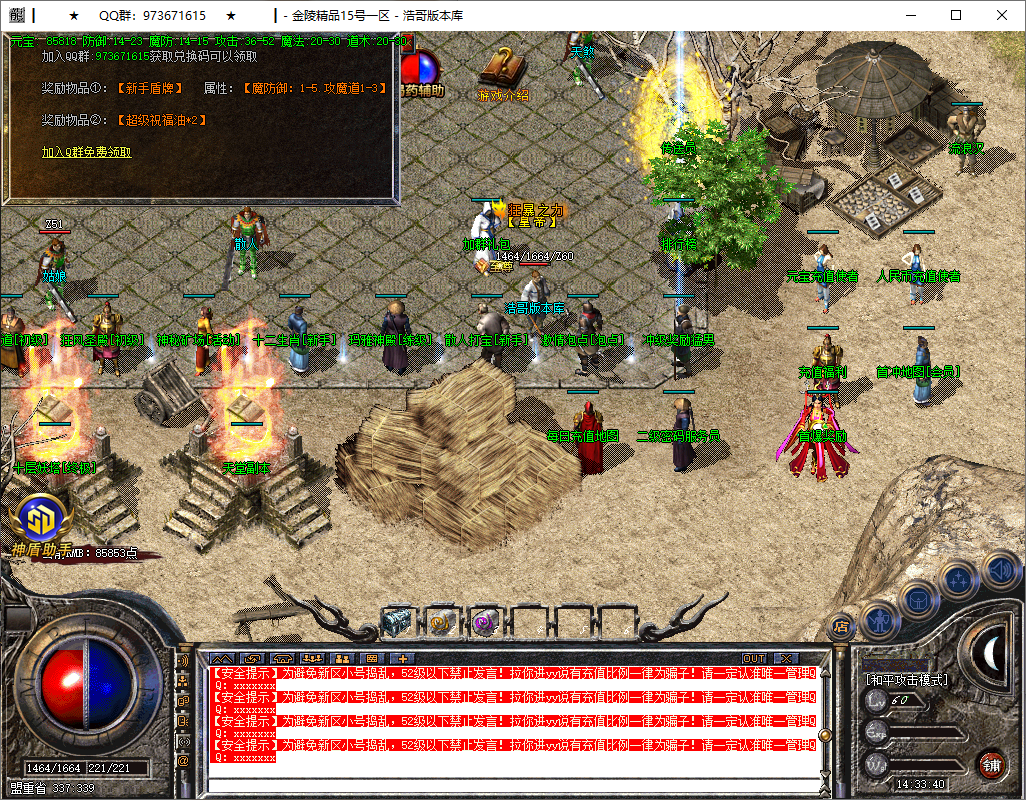Use the orange scroll belt slot

[442, 622]
